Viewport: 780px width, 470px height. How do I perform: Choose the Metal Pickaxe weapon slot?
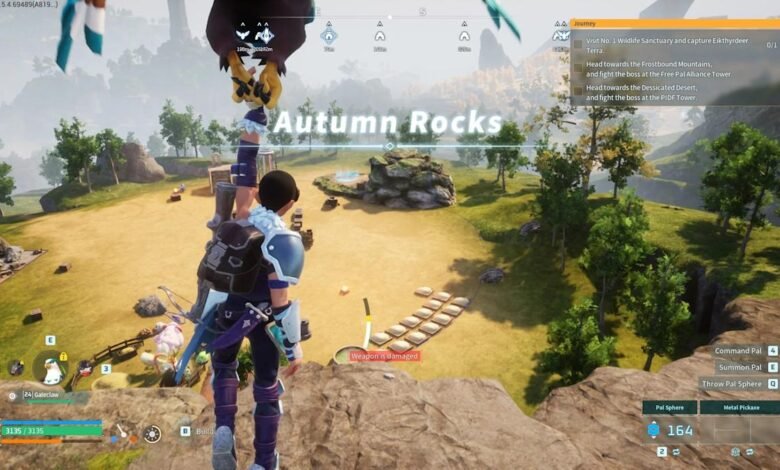tap(739, 407)
